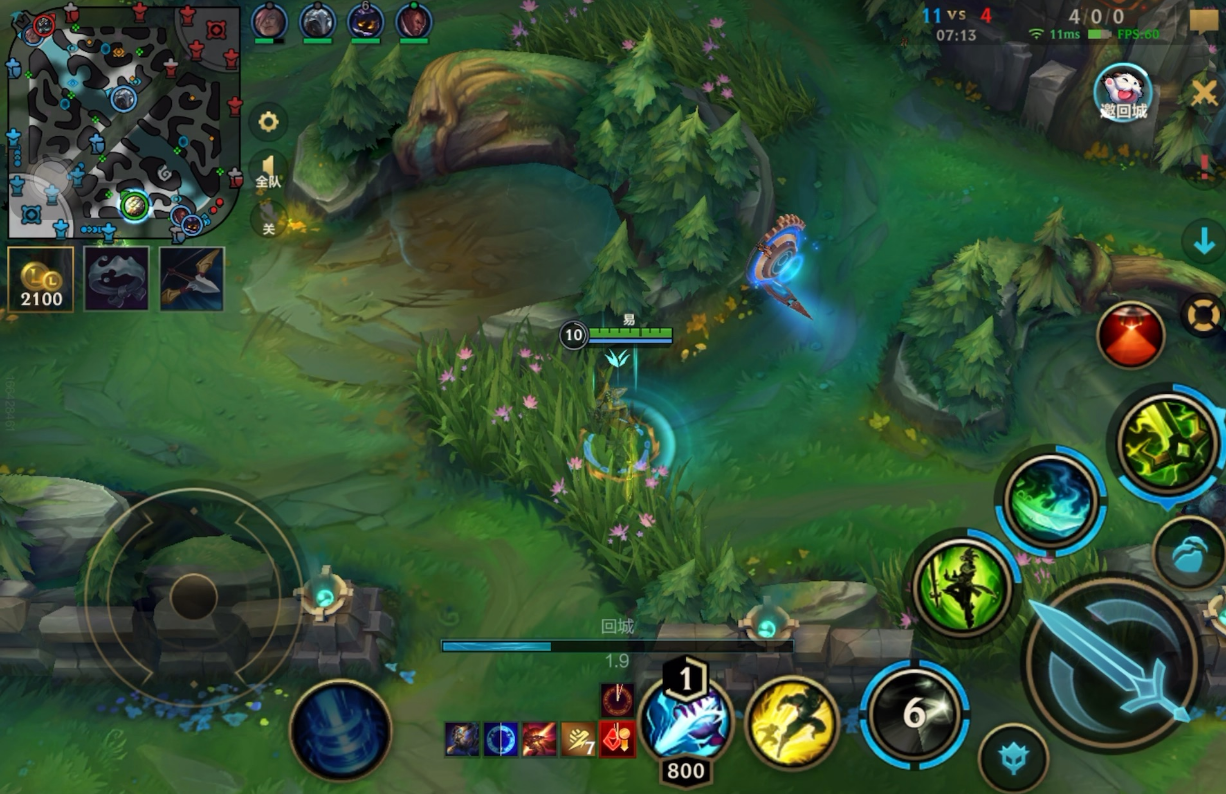Buy the recommended bow item
Viewport: 1226px width, 794px height.
pyautogui.click(x=192, y=279)
